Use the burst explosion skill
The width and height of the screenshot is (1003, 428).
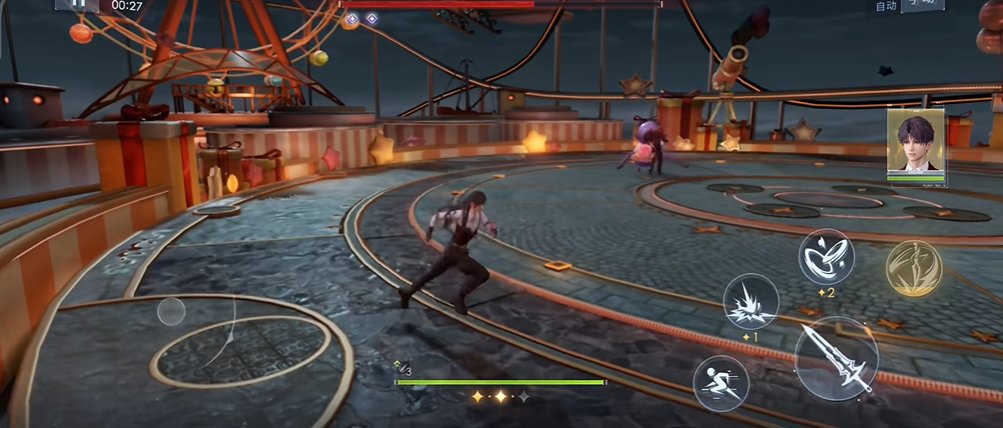click(750, 301)
